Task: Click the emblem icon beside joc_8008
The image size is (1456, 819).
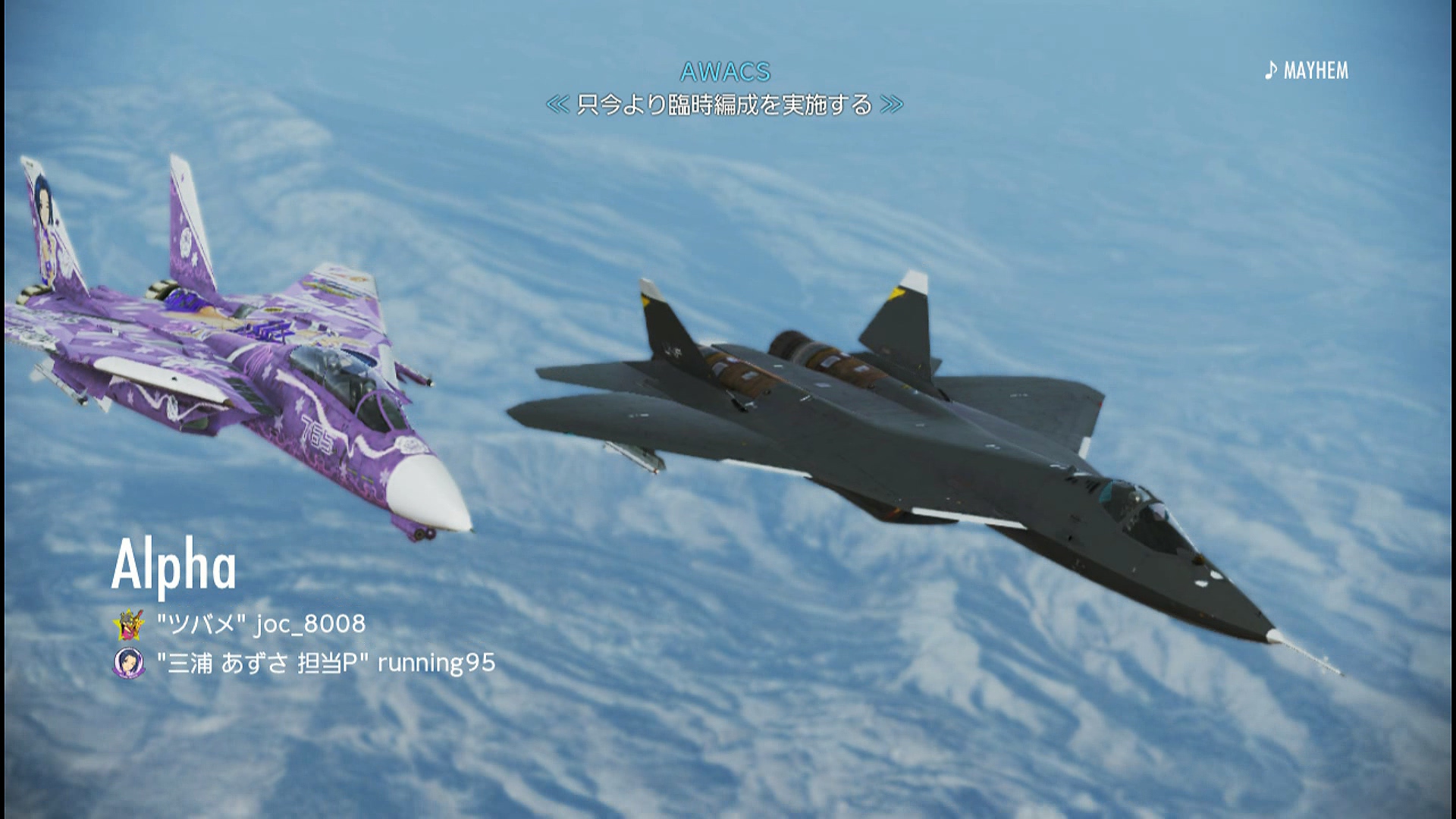Action: coord(128,624)
